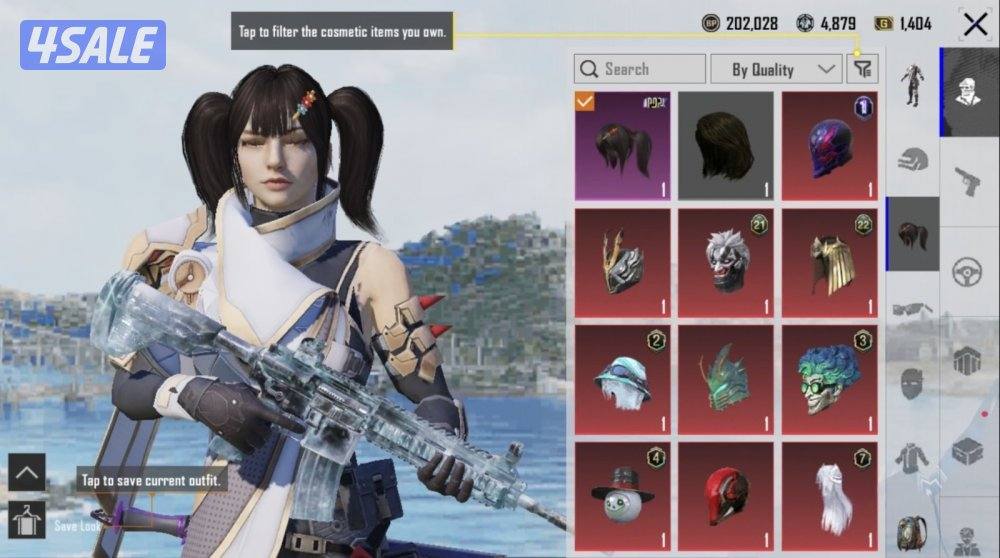Click the Search field for cosmetics
1000x558 pixels.
(x=640, y=69)
